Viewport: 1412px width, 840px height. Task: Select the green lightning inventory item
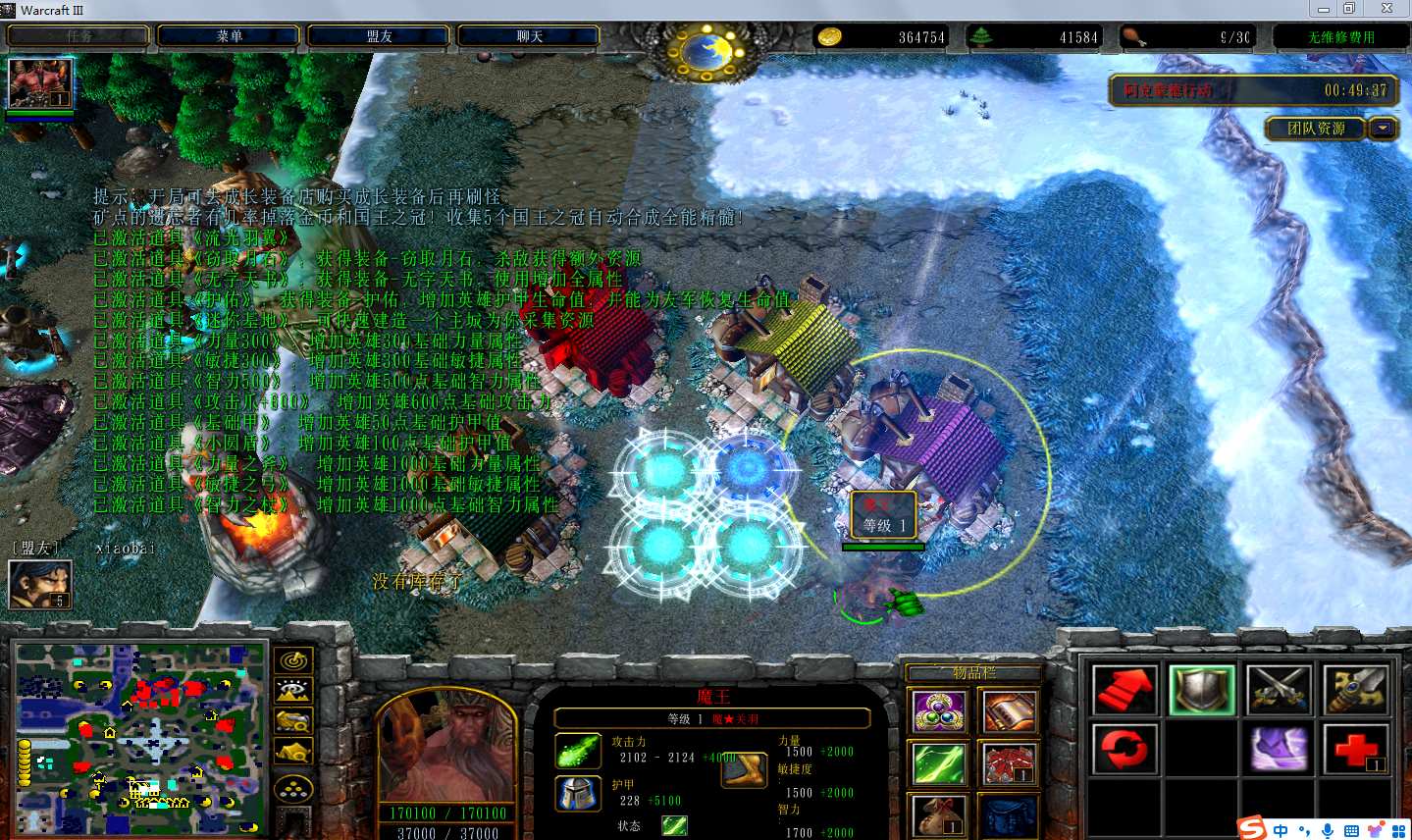point(939,763)
